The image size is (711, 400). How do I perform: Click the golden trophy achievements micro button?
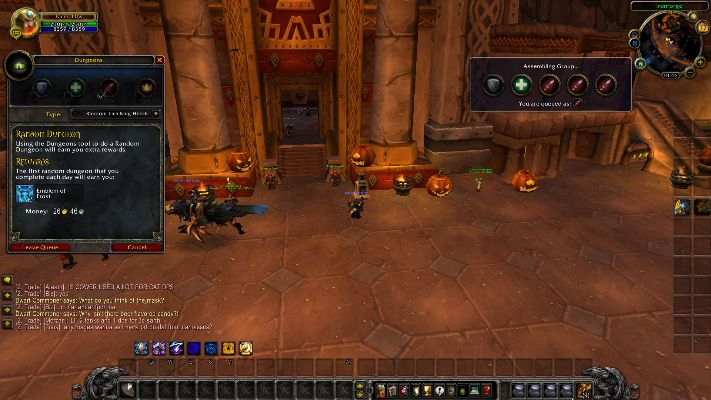point(427,389)
